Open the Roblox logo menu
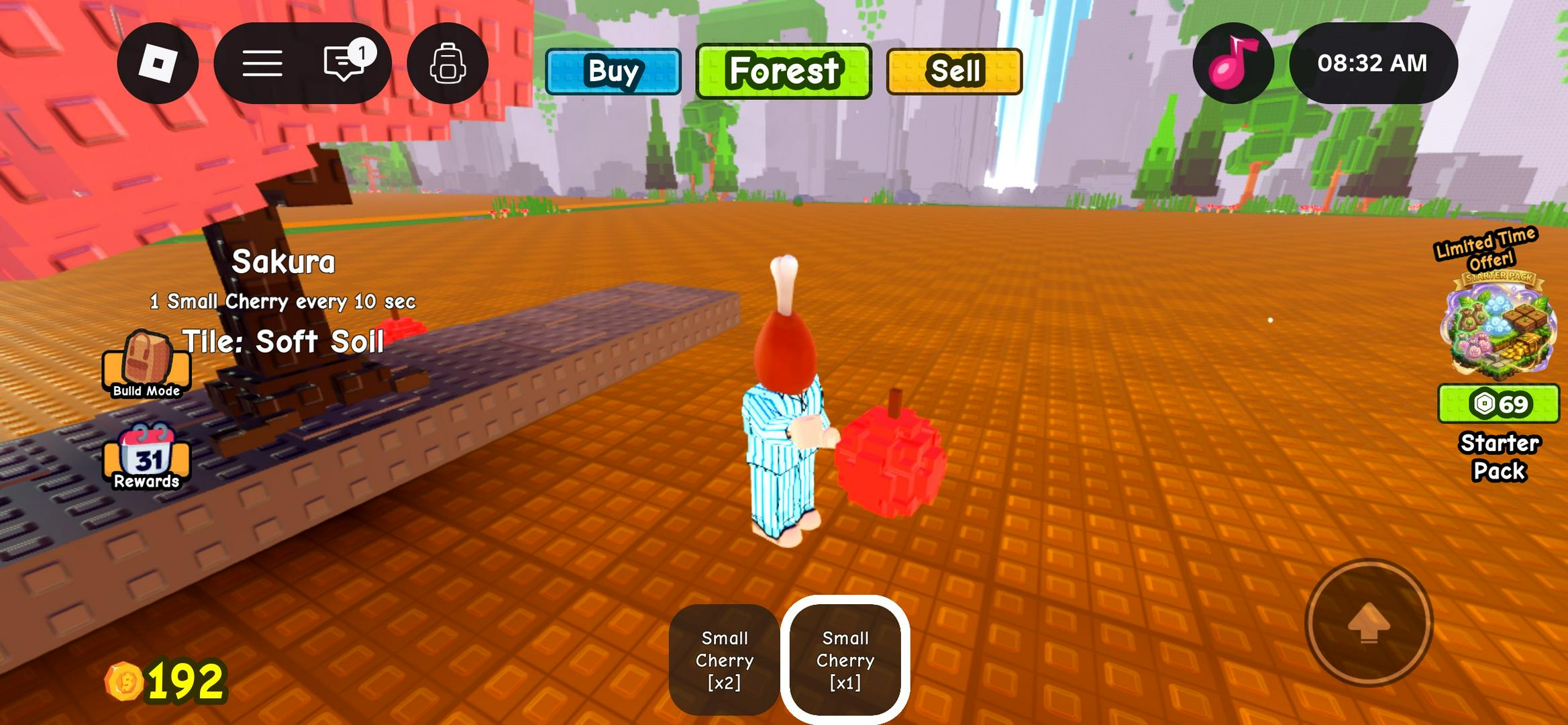This screenshot has width=1568, height=725. (x=158, y=63)
